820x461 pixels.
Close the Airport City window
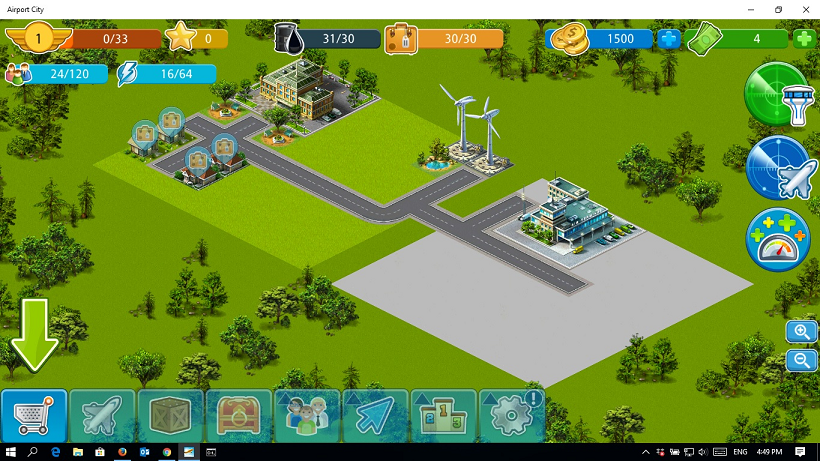pyautogui.click(x=801, y=9)
